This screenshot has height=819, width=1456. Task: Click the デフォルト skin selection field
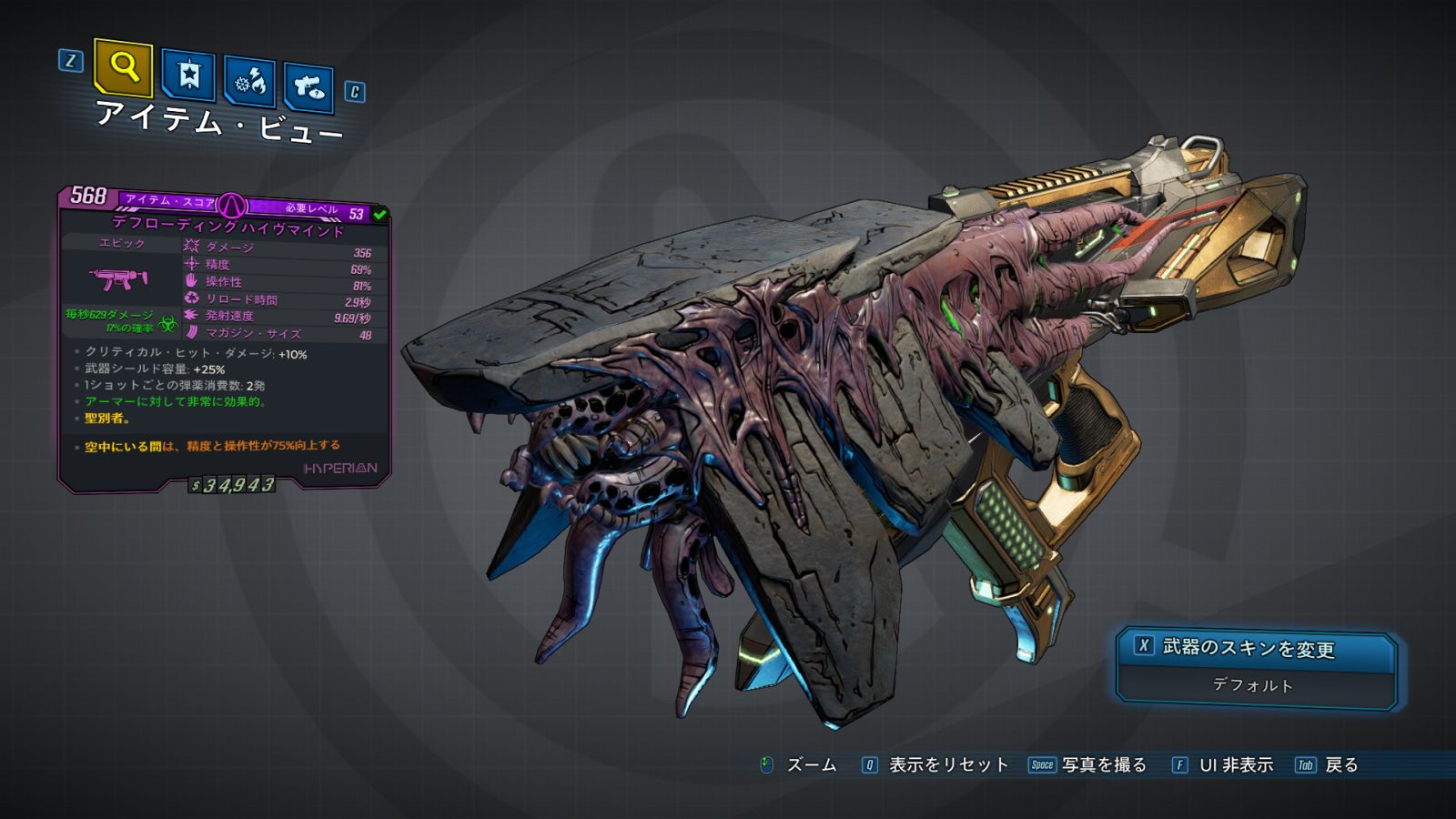[x=1253, y=685]
